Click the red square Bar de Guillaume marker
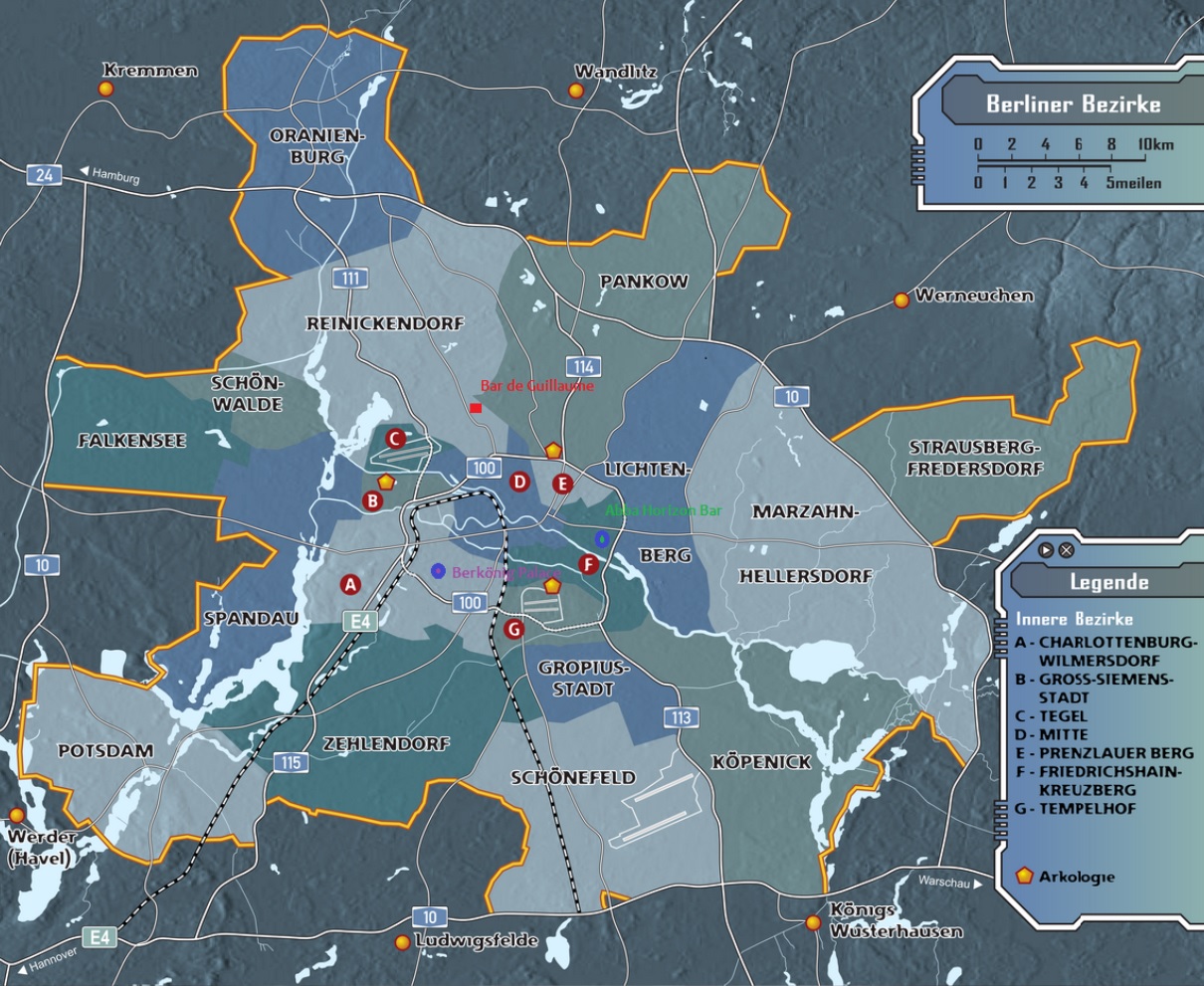1204x986 pixels. (476, 408)
